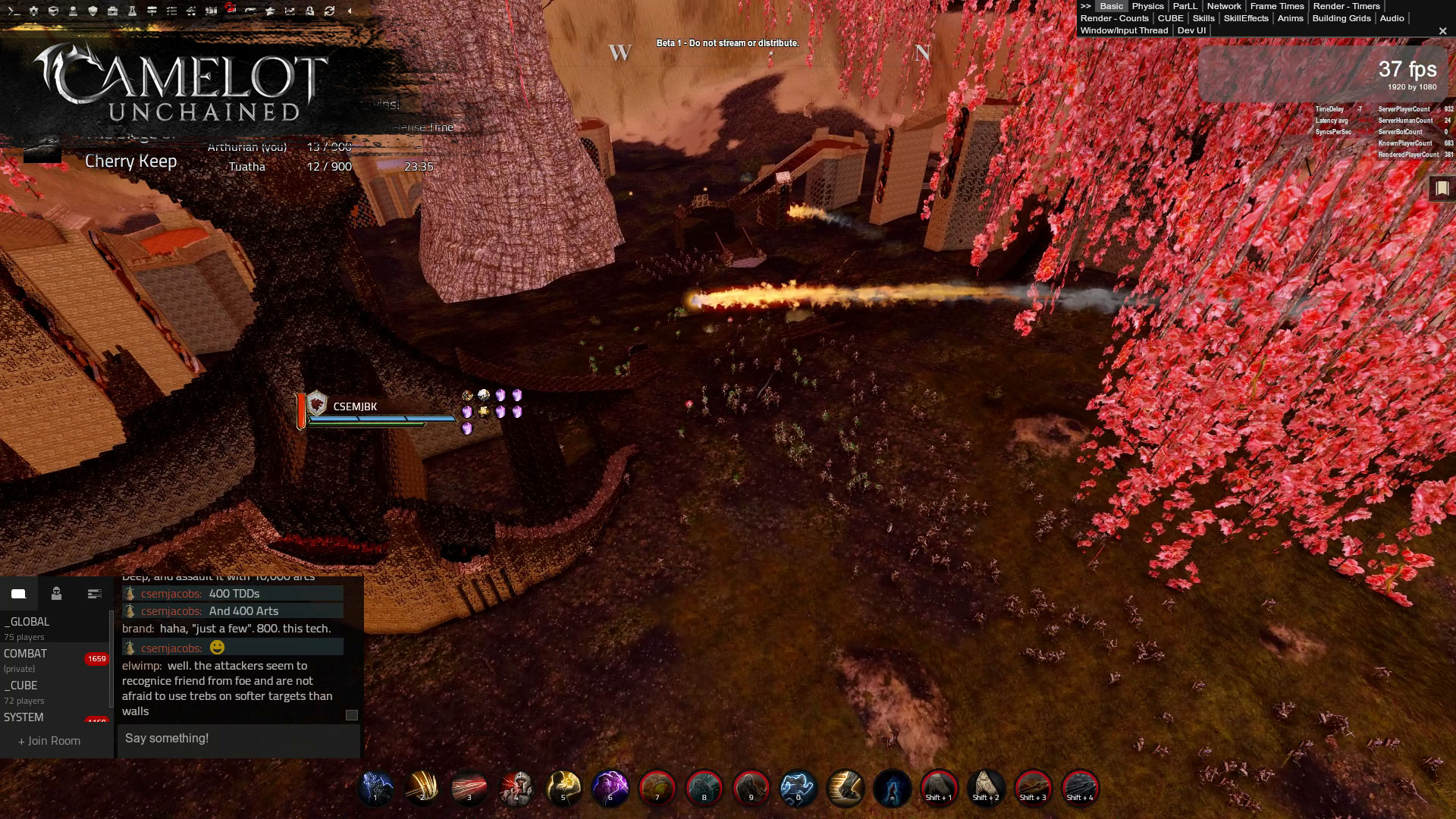This screenshot has height=819, width=1456.
Task: Open the Network debug tab
Action: tap(1224, 6)
